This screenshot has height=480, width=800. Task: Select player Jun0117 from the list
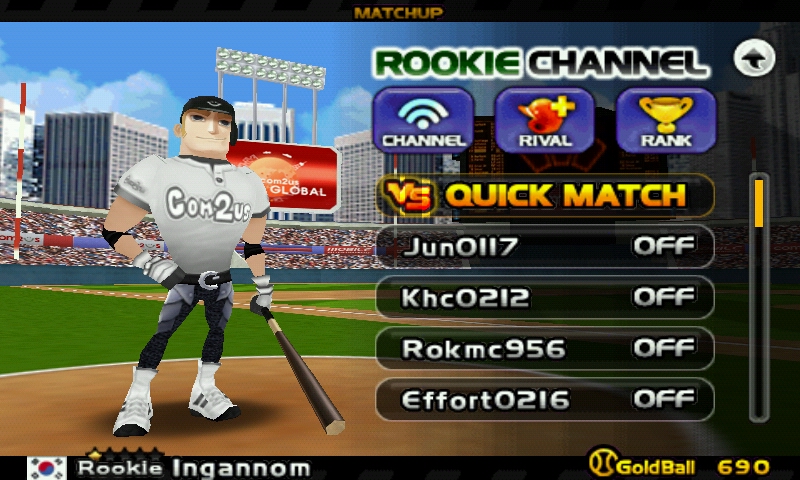click(x=544, y=246)
